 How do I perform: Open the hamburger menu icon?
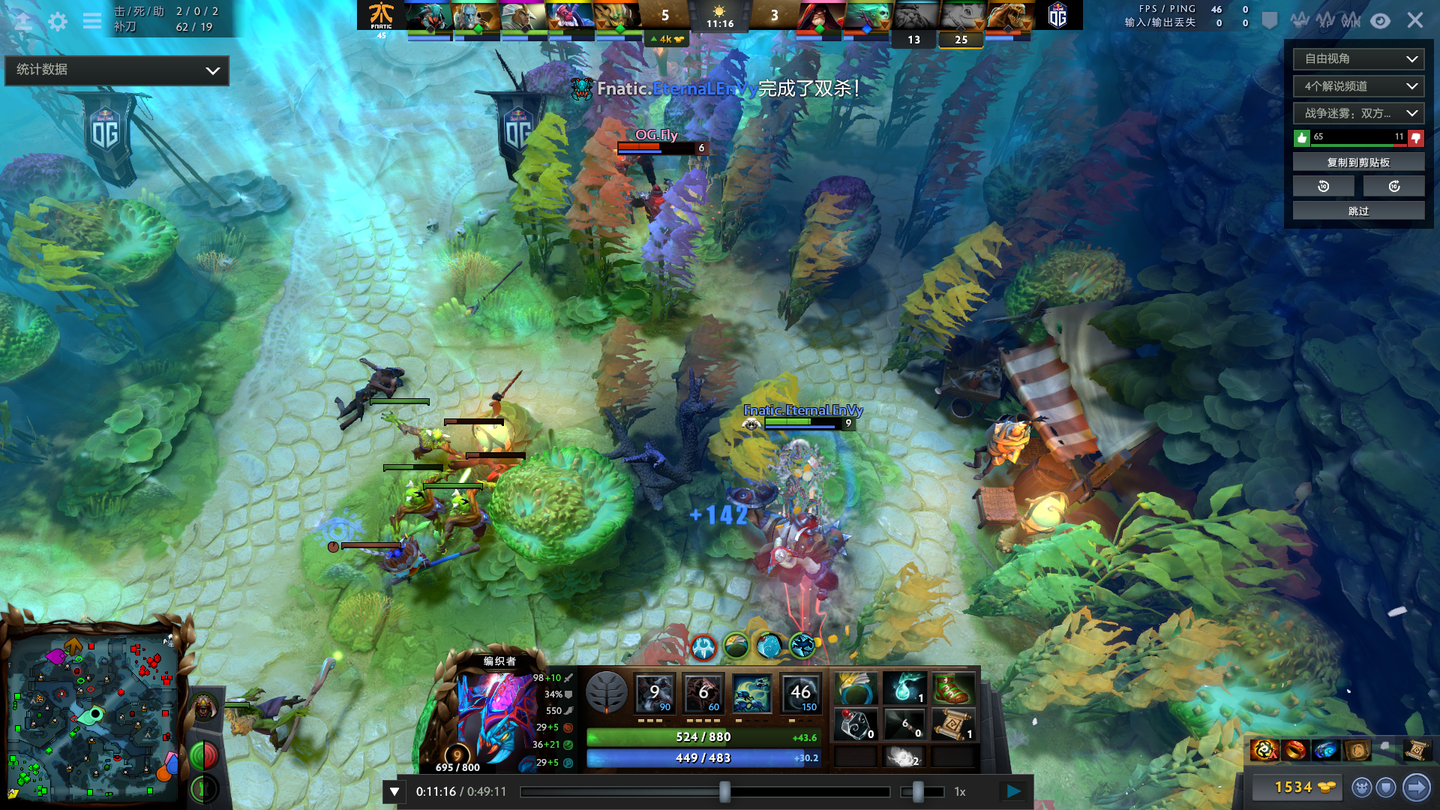point(92,21)
